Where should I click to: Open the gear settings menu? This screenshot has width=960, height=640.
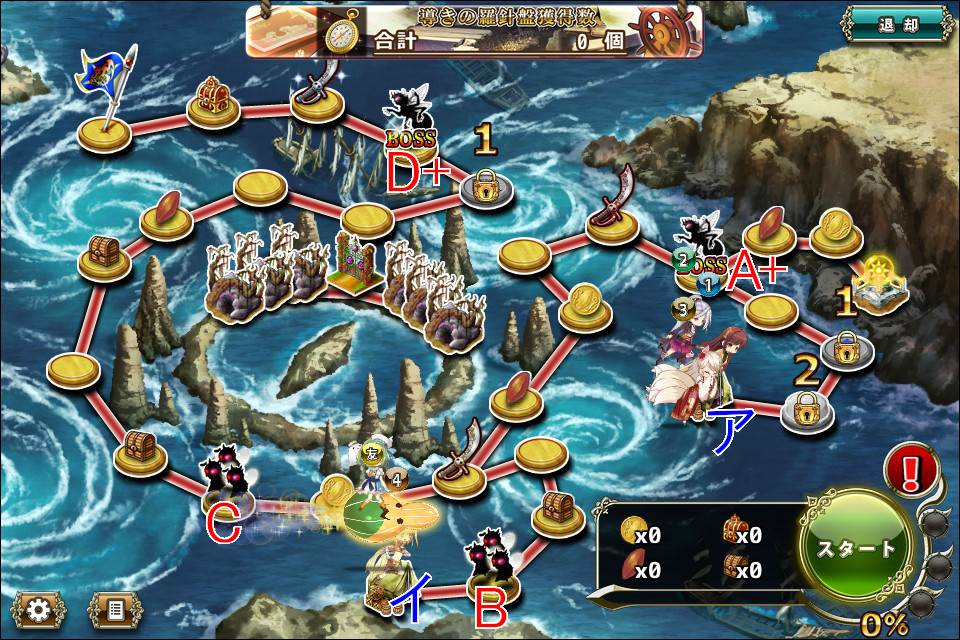38,607
